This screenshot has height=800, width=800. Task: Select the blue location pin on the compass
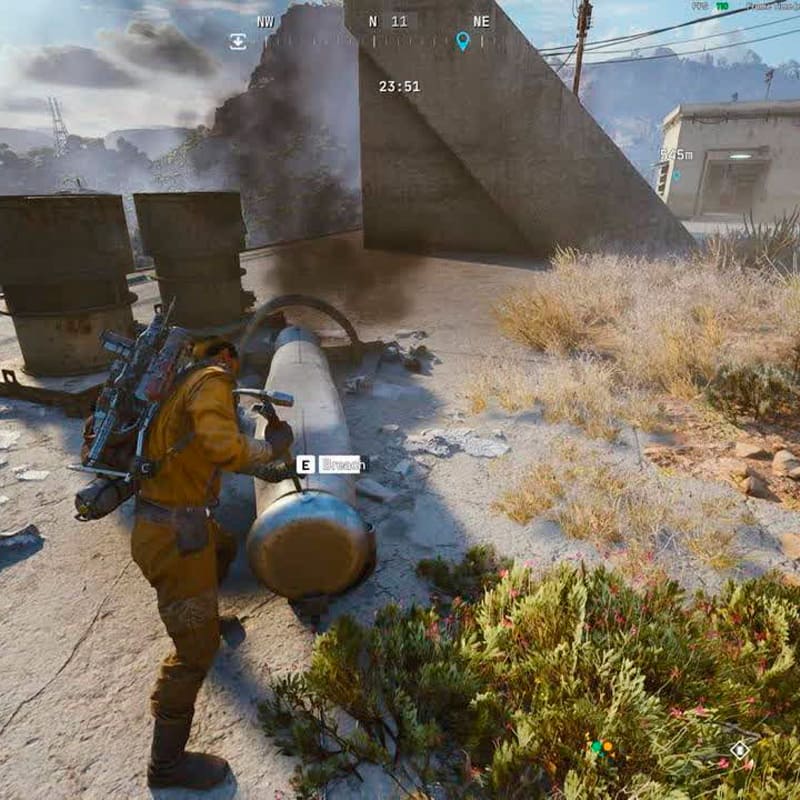[x=462, y=41]
